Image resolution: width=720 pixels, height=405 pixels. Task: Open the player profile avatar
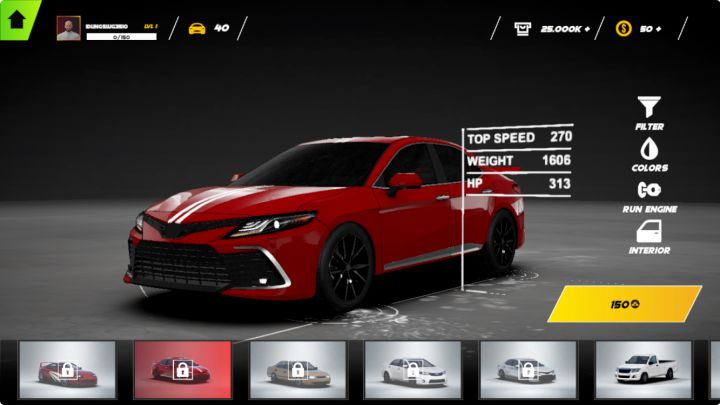(68, 28)
